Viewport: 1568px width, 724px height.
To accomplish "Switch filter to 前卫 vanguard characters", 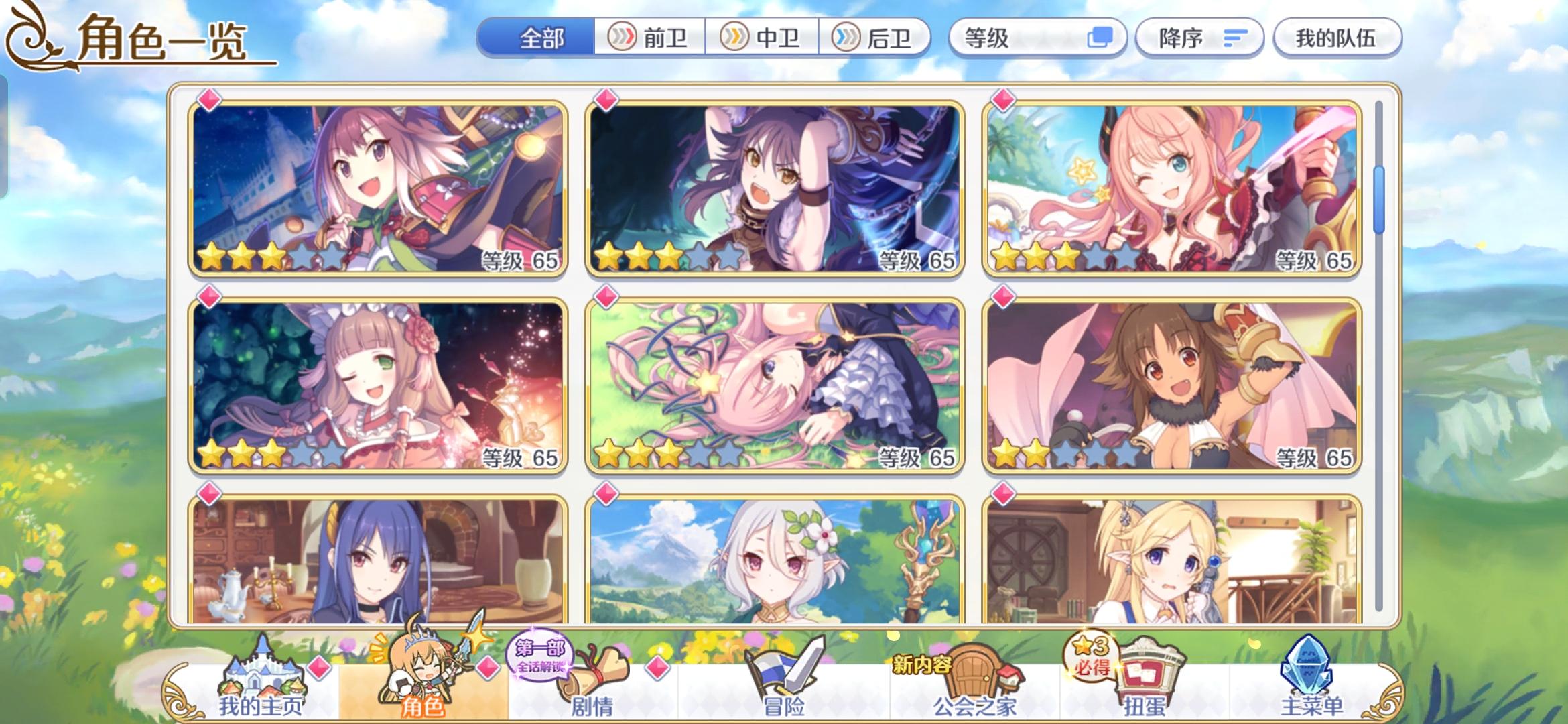I will (648, 38).
